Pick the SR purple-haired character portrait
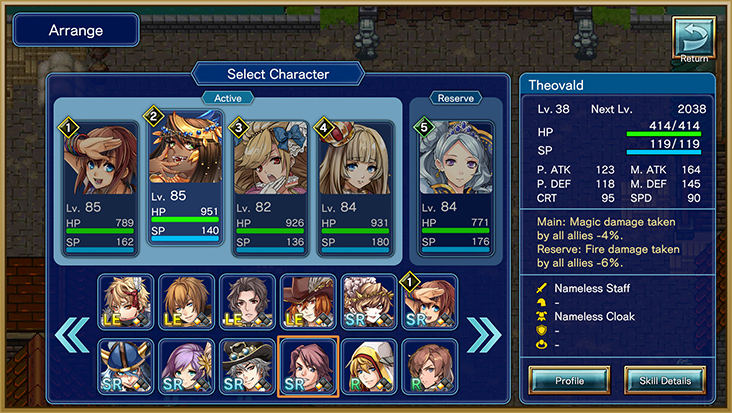This screenshot has width=732, height=413. pyautogui.click(x=187, y=367)
